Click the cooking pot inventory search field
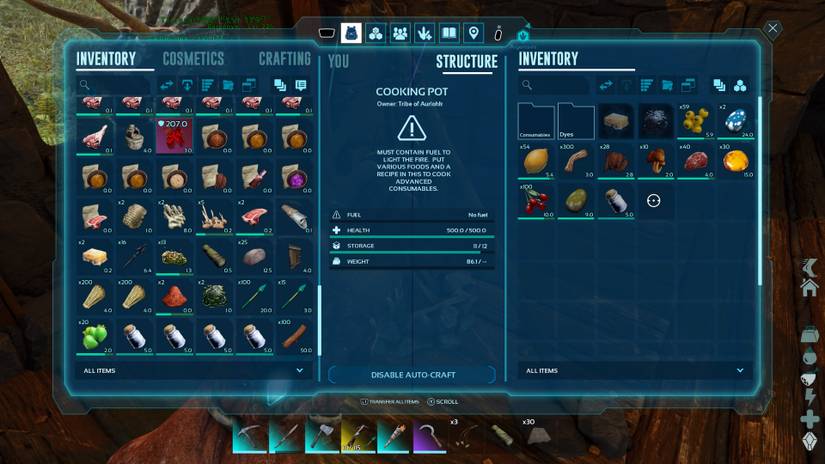The height and width of the screenshot is (464, 825). tap(556, 86)
